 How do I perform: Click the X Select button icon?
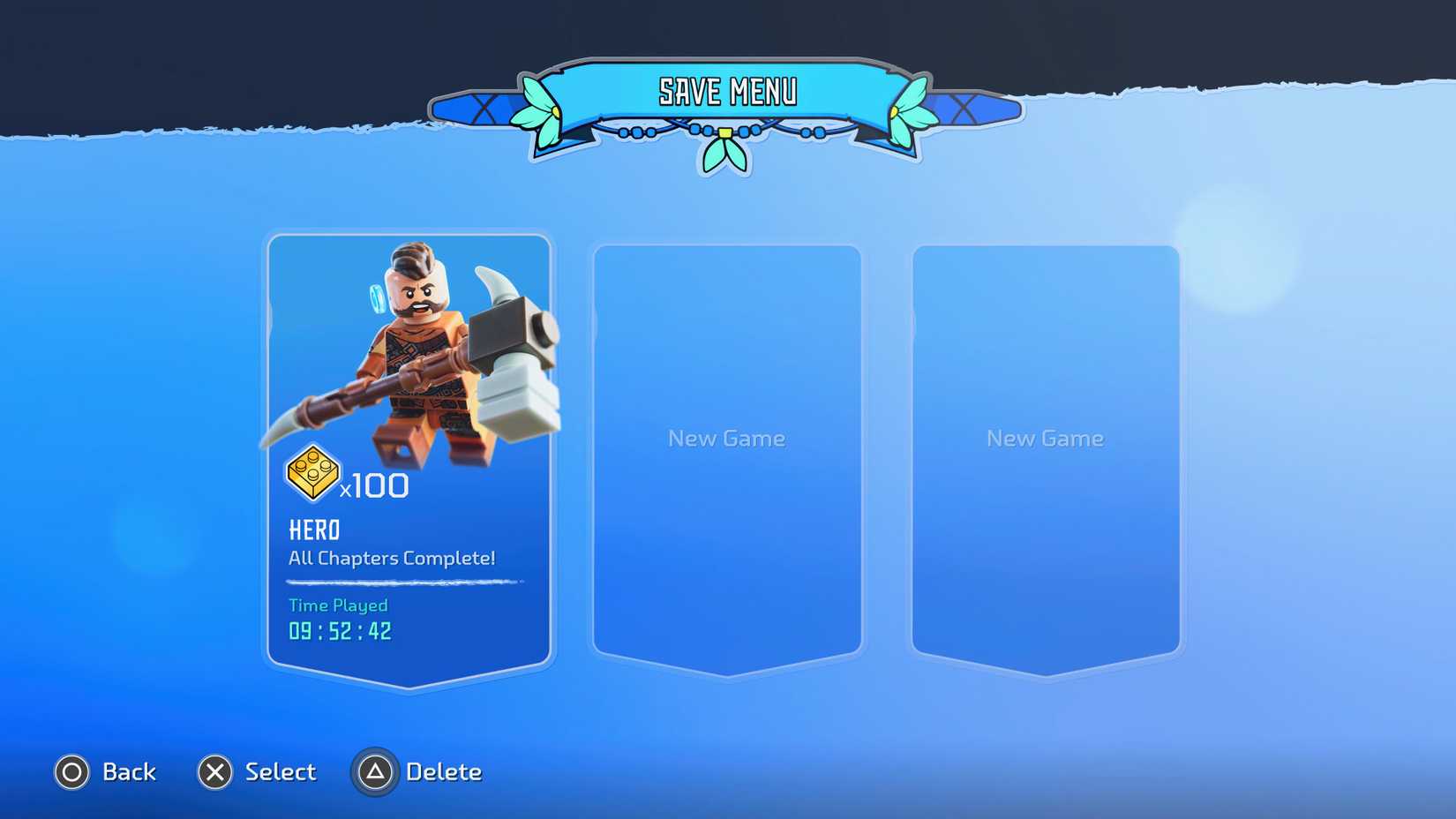pos(214,771)
